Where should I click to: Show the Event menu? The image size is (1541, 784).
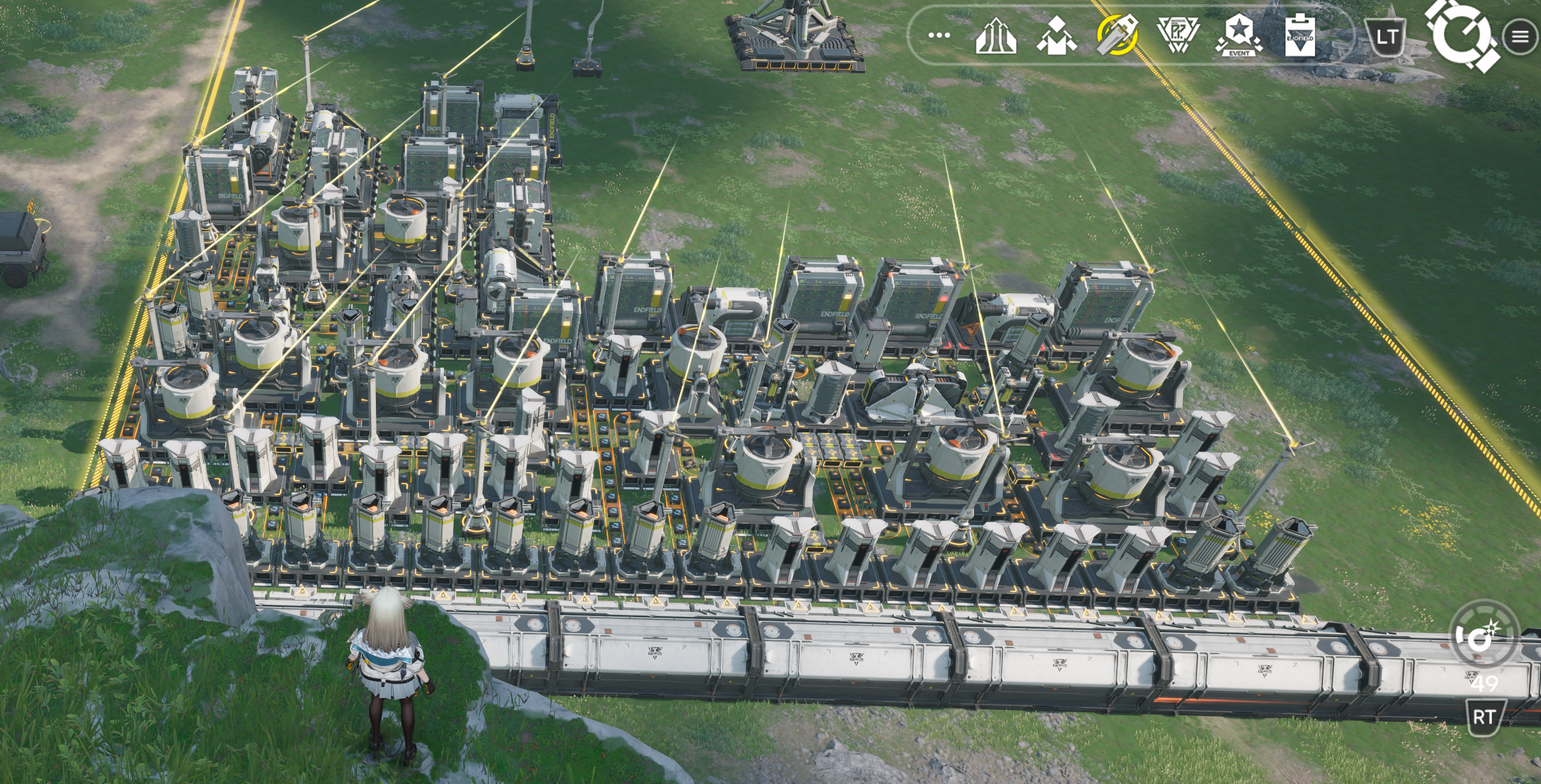(x=1239, y=36)
